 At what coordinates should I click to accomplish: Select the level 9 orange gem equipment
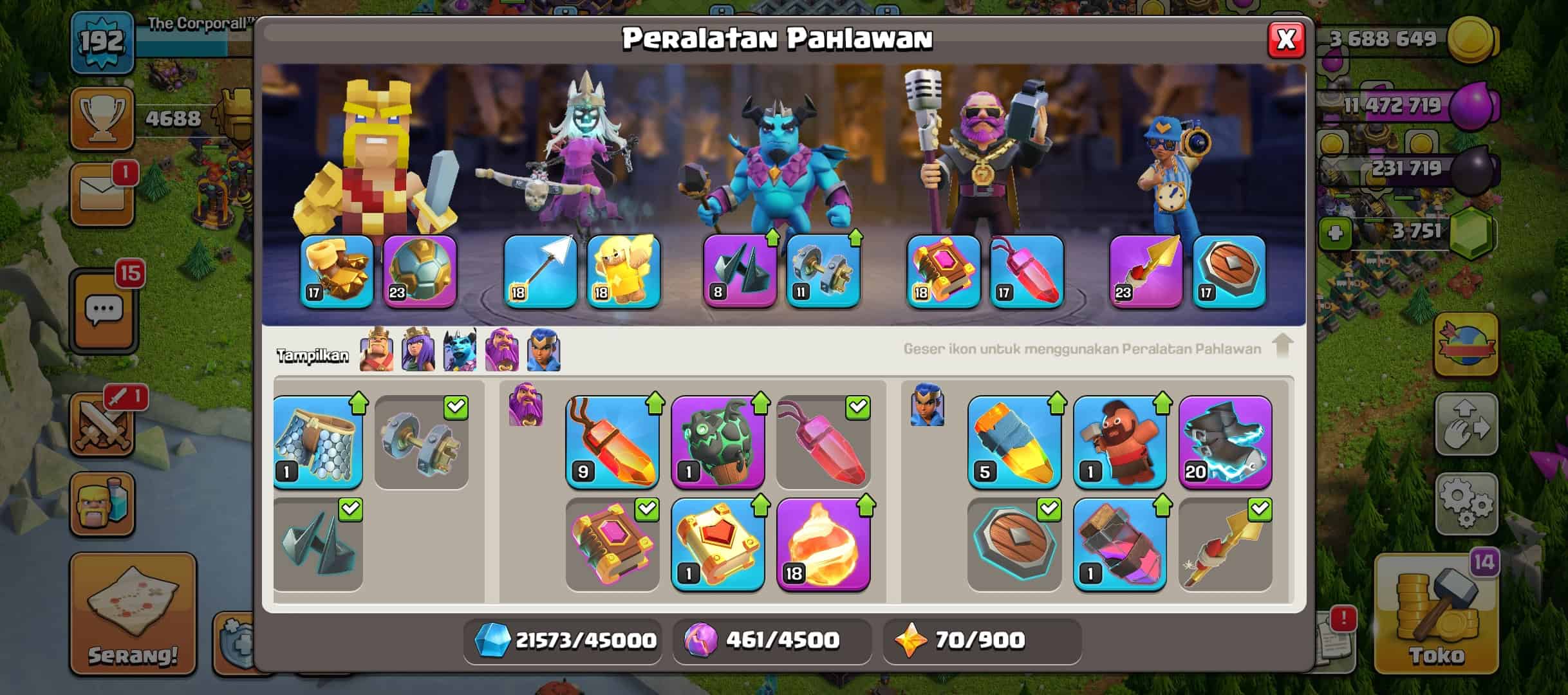[612, 441]
